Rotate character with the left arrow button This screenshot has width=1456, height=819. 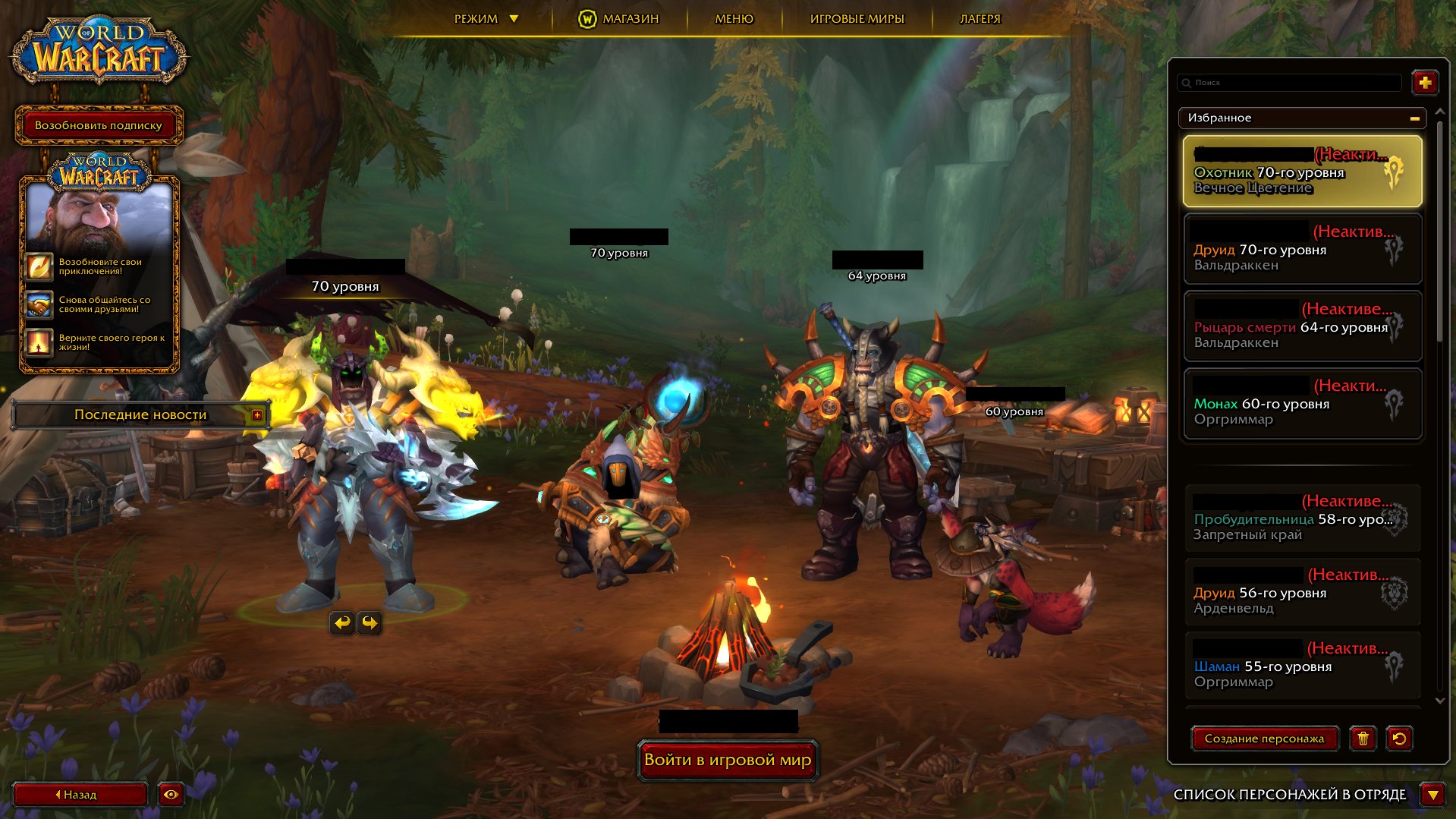tap(342, 623)
